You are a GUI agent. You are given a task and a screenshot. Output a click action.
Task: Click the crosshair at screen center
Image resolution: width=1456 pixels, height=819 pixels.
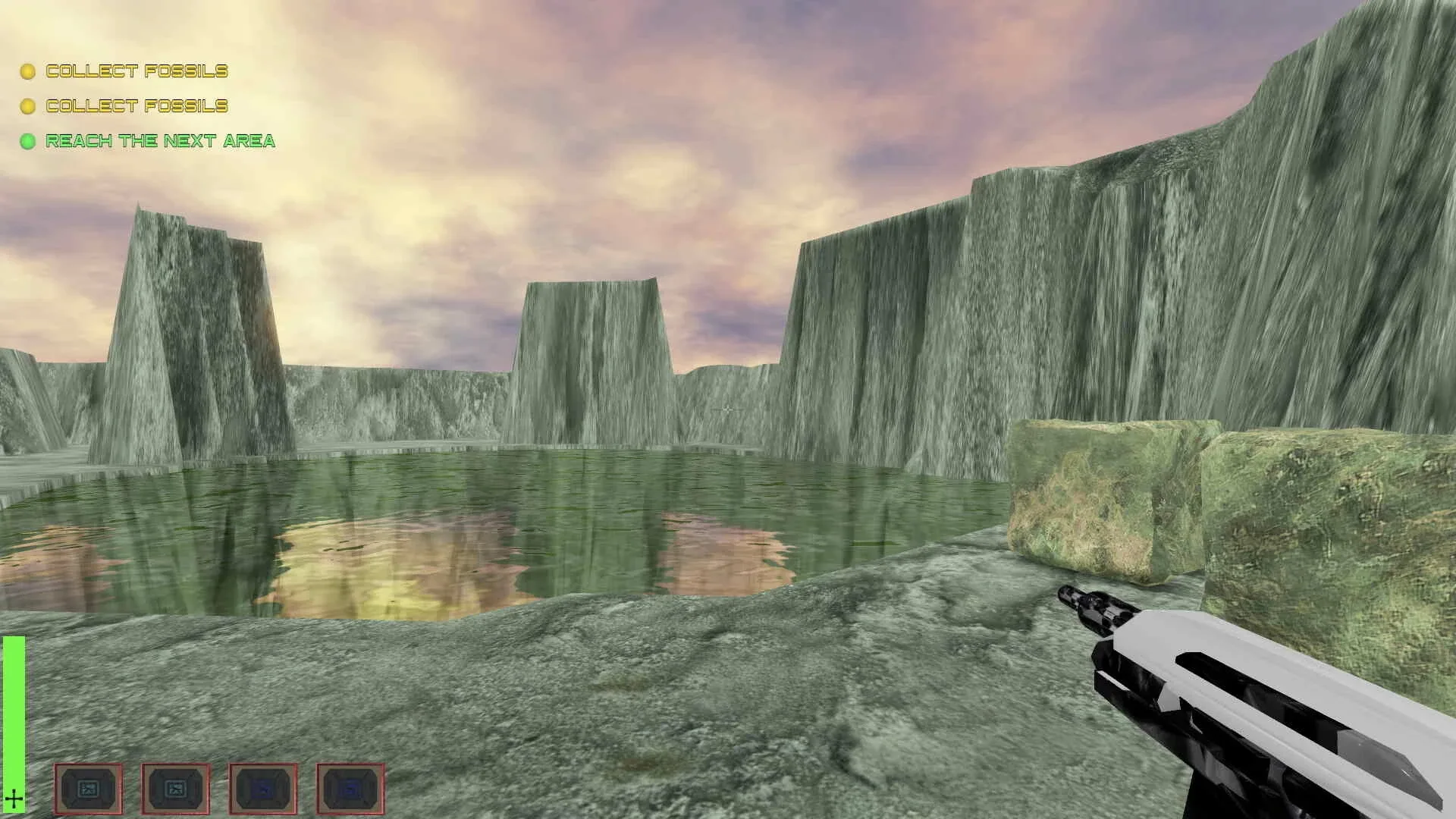[728, 409]
